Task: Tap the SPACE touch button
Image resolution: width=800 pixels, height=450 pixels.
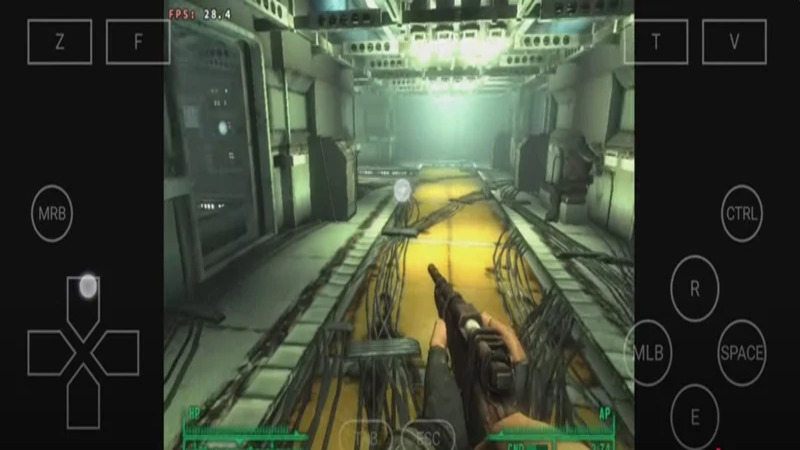Action: click(x=742, y=352)
